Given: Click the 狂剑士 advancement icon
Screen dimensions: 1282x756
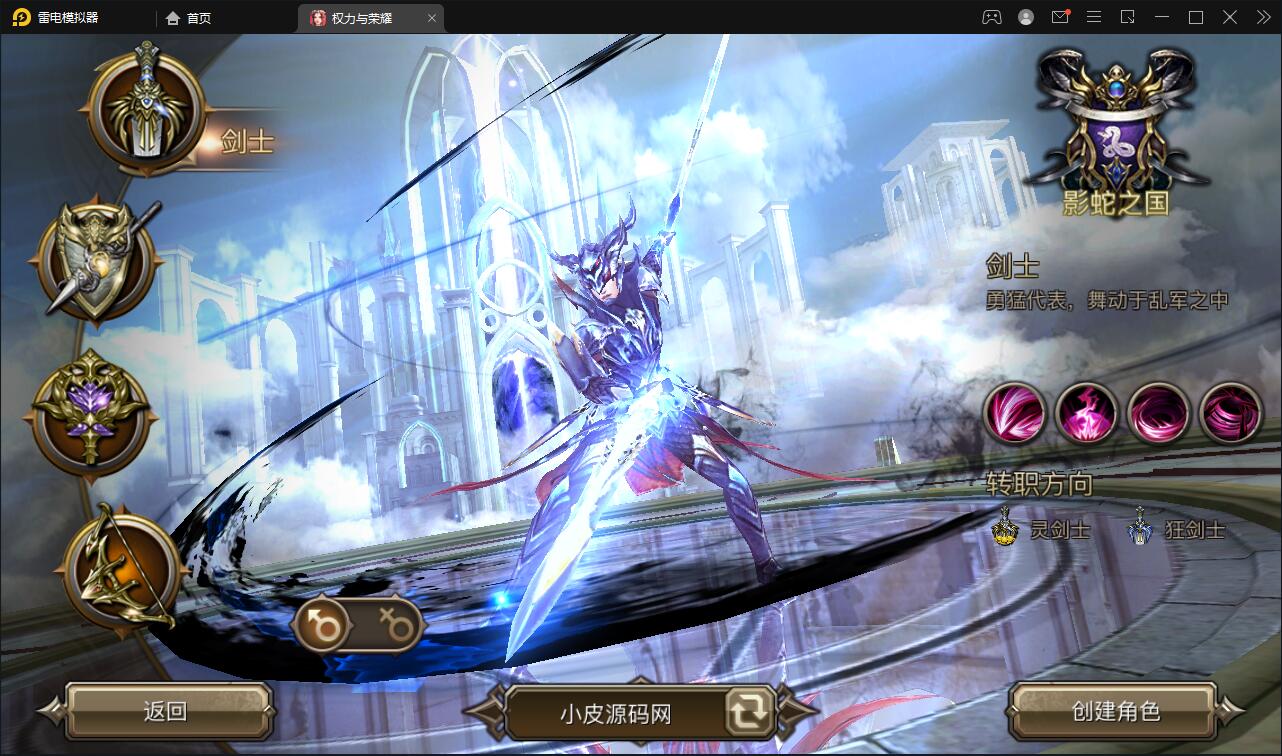Looking at the screenshot, I should point(1138,528).
